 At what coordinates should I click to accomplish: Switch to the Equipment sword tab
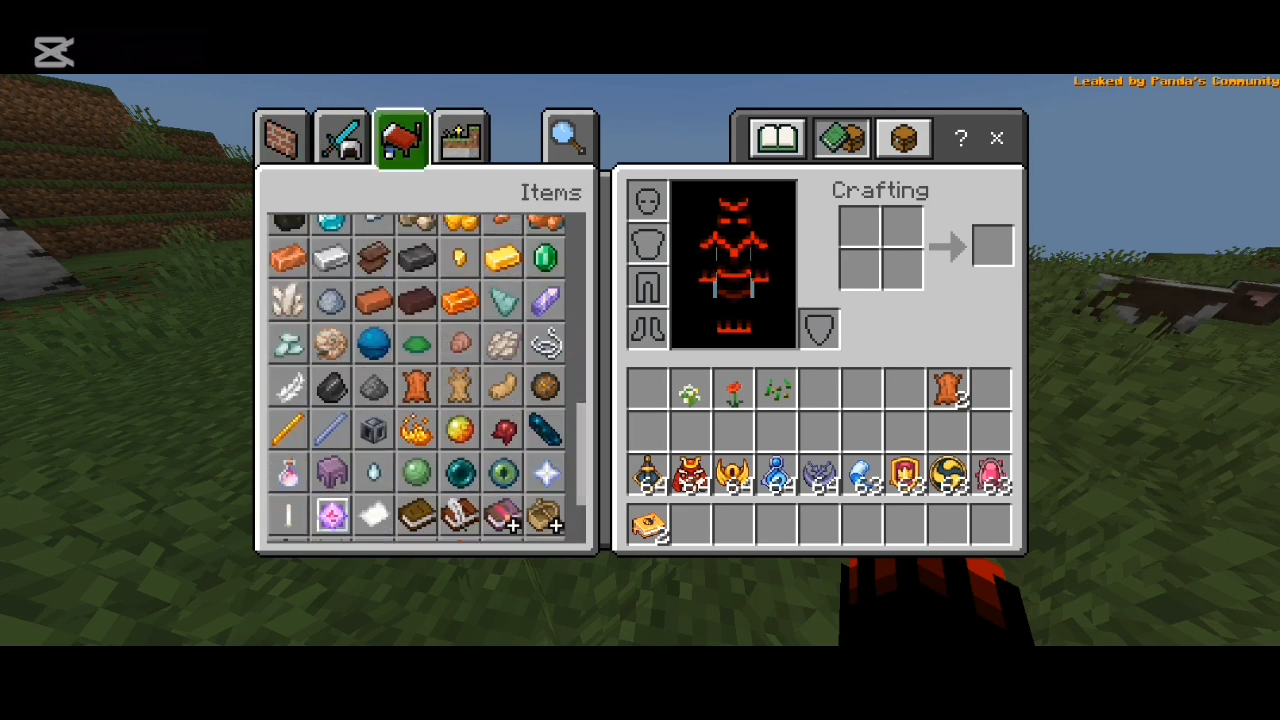[341, 137]
